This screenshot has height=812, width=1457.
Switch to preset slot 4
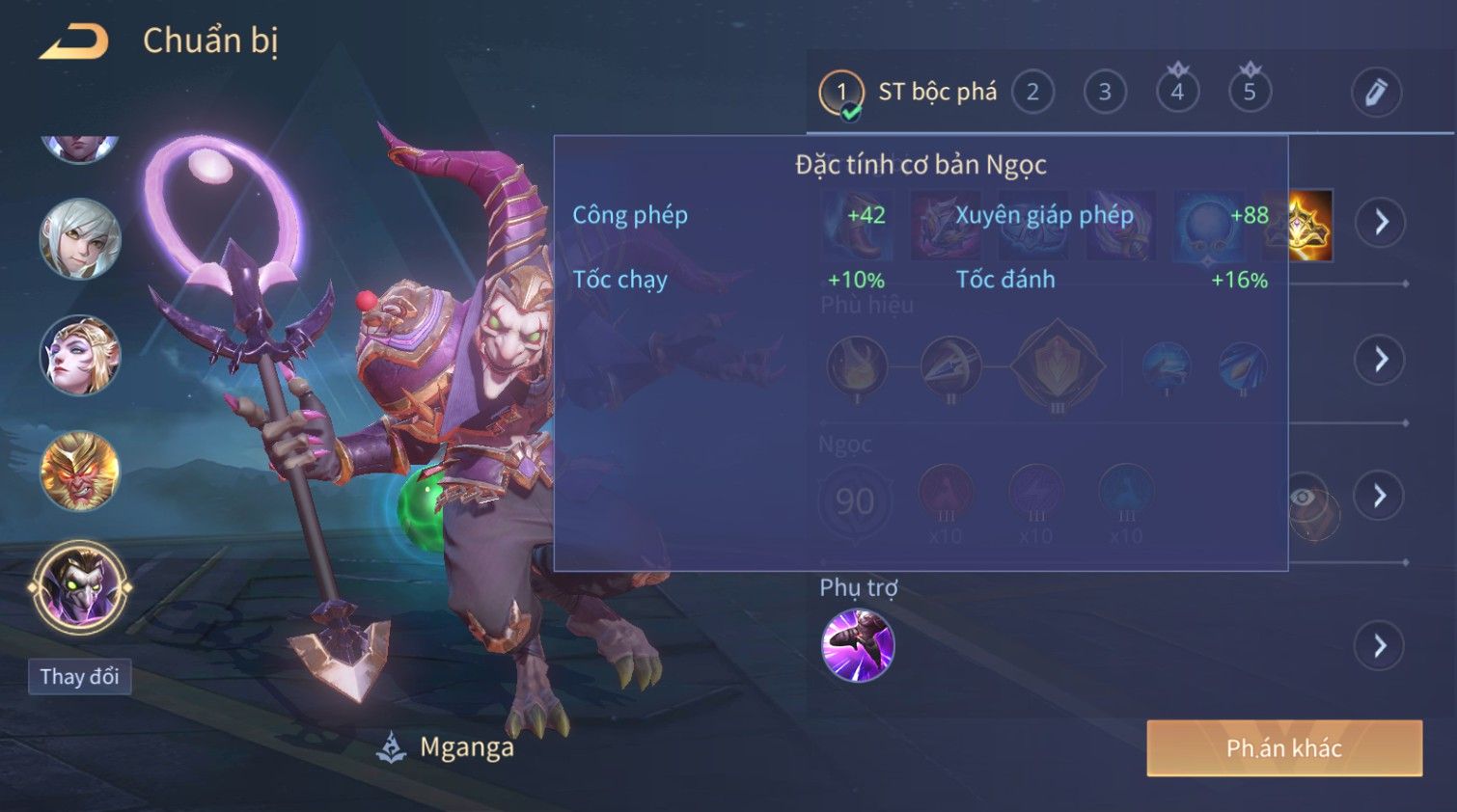tap(1177, 93)
